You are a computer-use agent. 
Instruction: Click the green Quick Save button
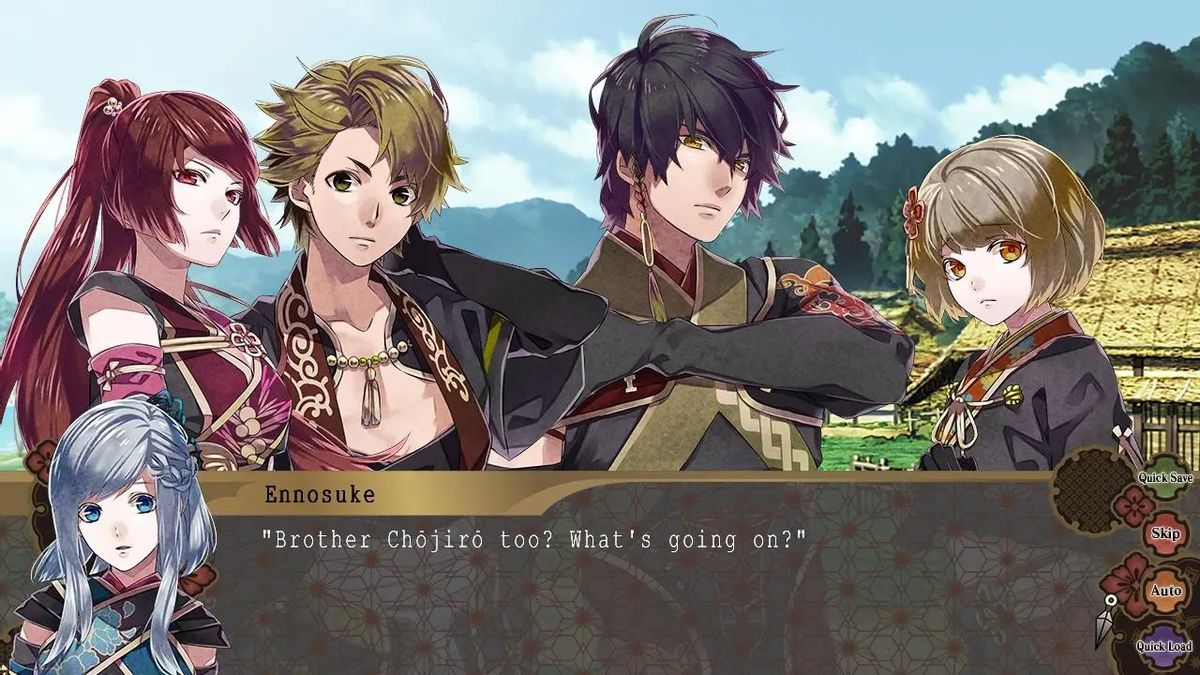click(1166, 478)
